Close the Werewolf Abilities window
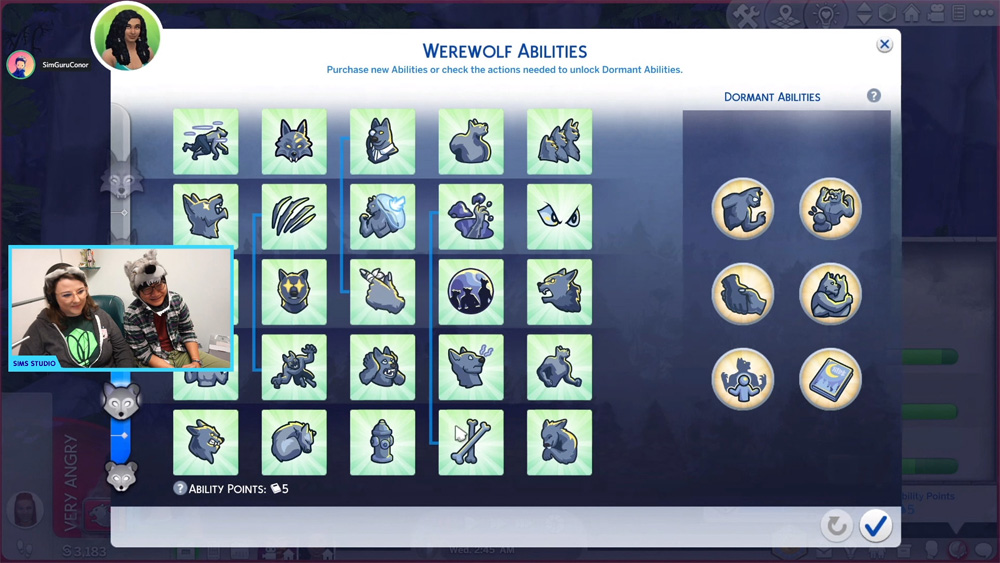This screenshot has width=1000, height=563. click(x=884, y=45)
